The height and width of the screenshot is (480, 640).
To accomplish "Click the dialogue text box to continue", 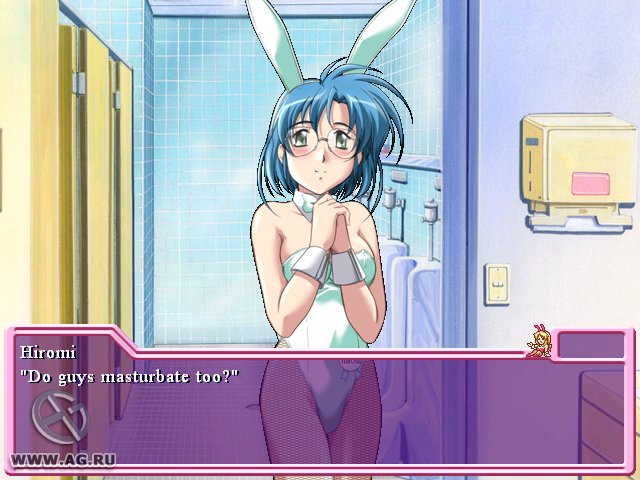I will point(320,410).
